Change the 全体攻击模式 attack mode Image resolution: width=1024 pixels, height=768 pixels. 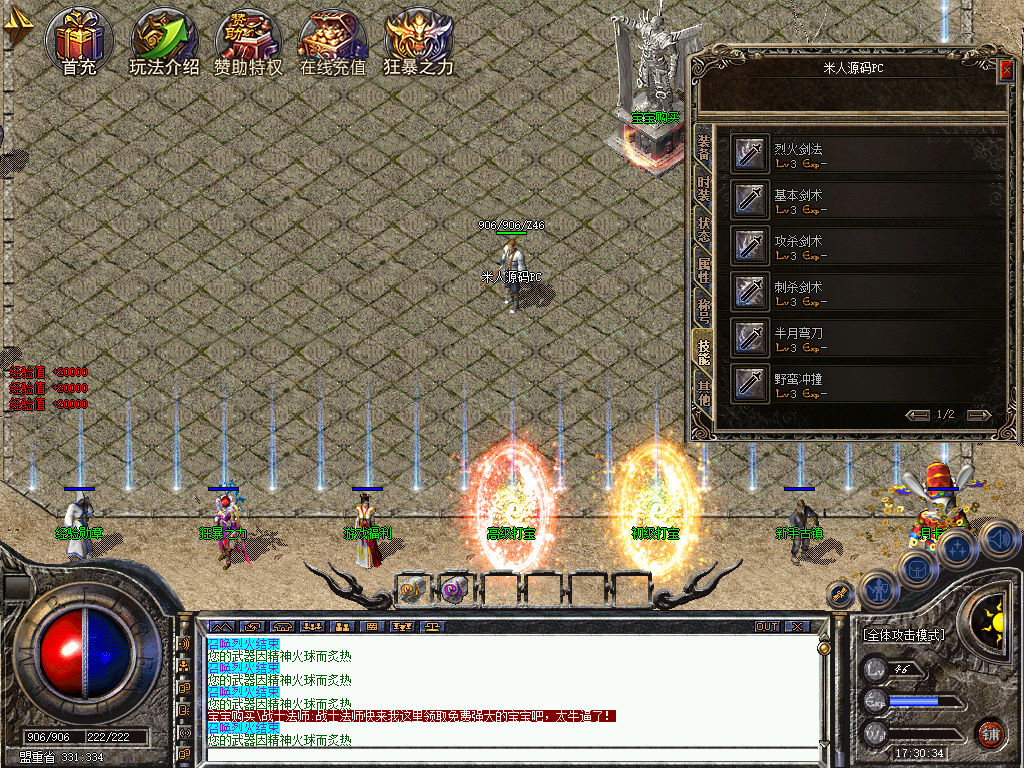[903, 635]
